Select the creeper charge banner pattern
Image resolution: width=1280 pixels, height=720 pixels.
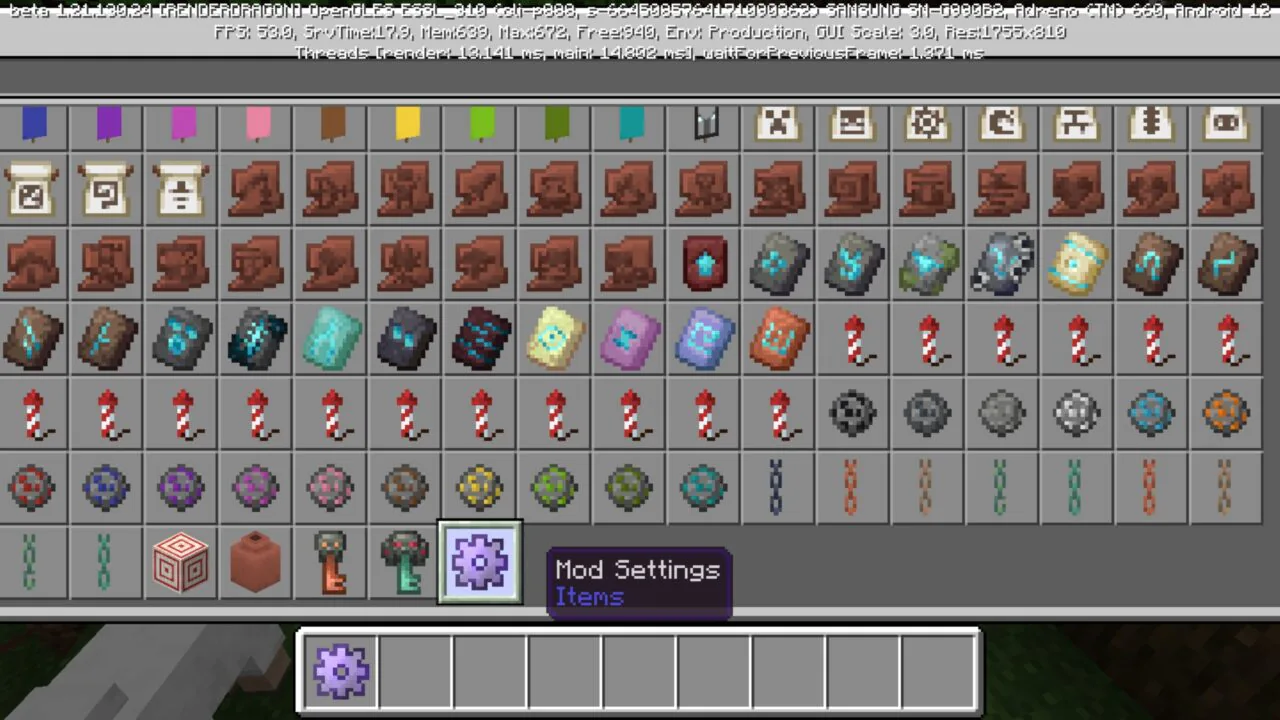(777, 123)
